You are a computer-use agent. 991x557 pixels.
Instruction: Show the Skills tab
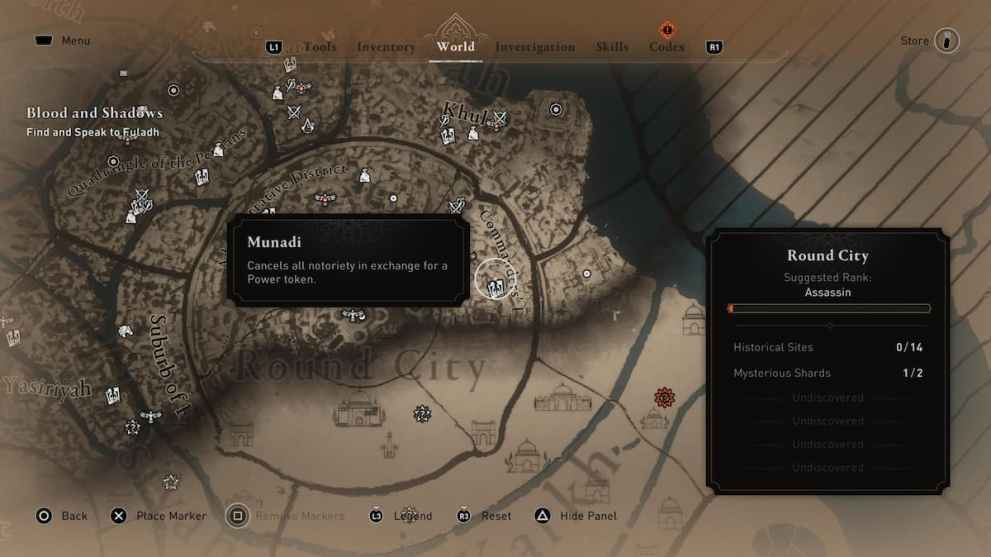pos(612,47)
